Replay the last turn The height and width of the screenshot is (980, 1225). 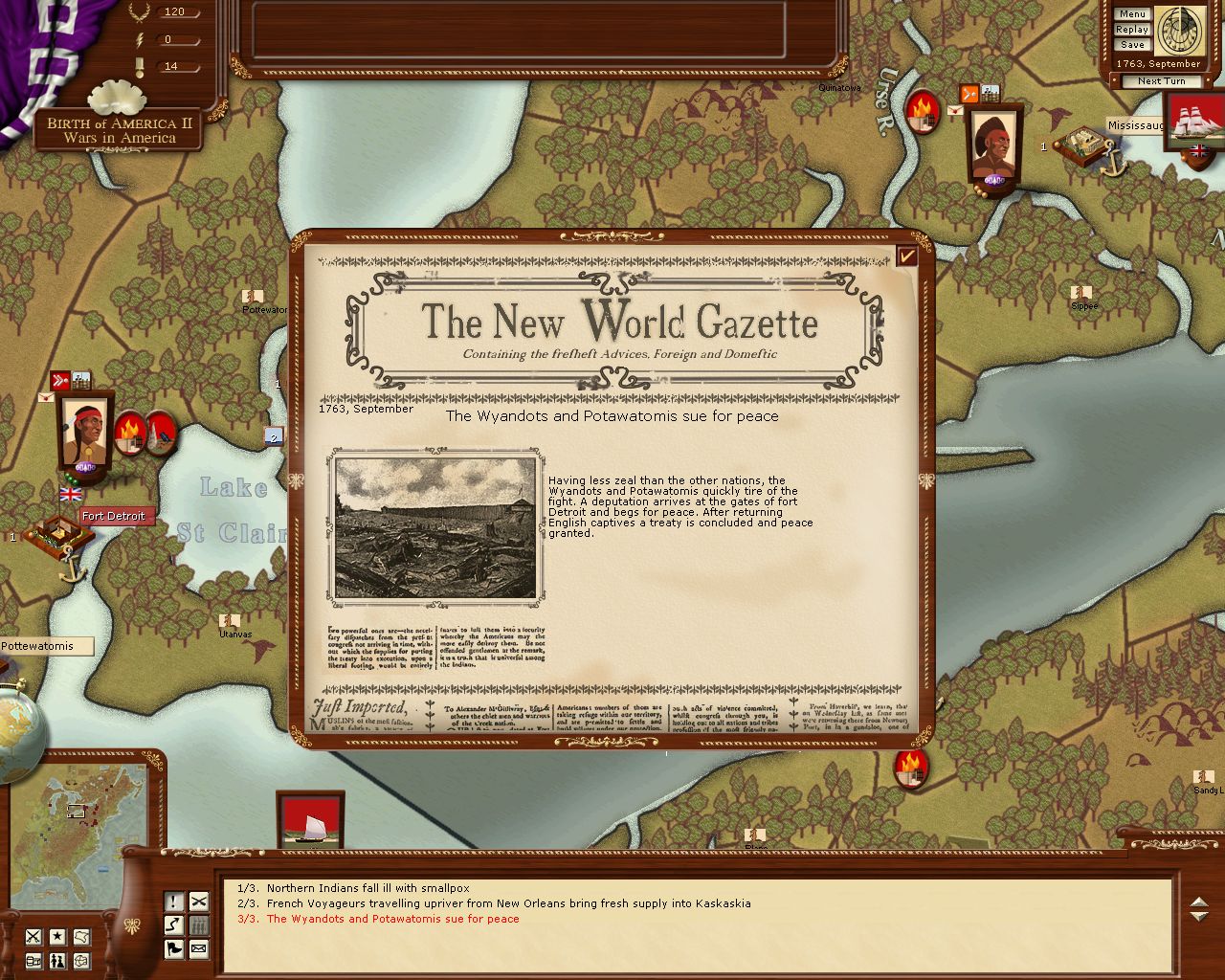click(x=1132, y=30)
